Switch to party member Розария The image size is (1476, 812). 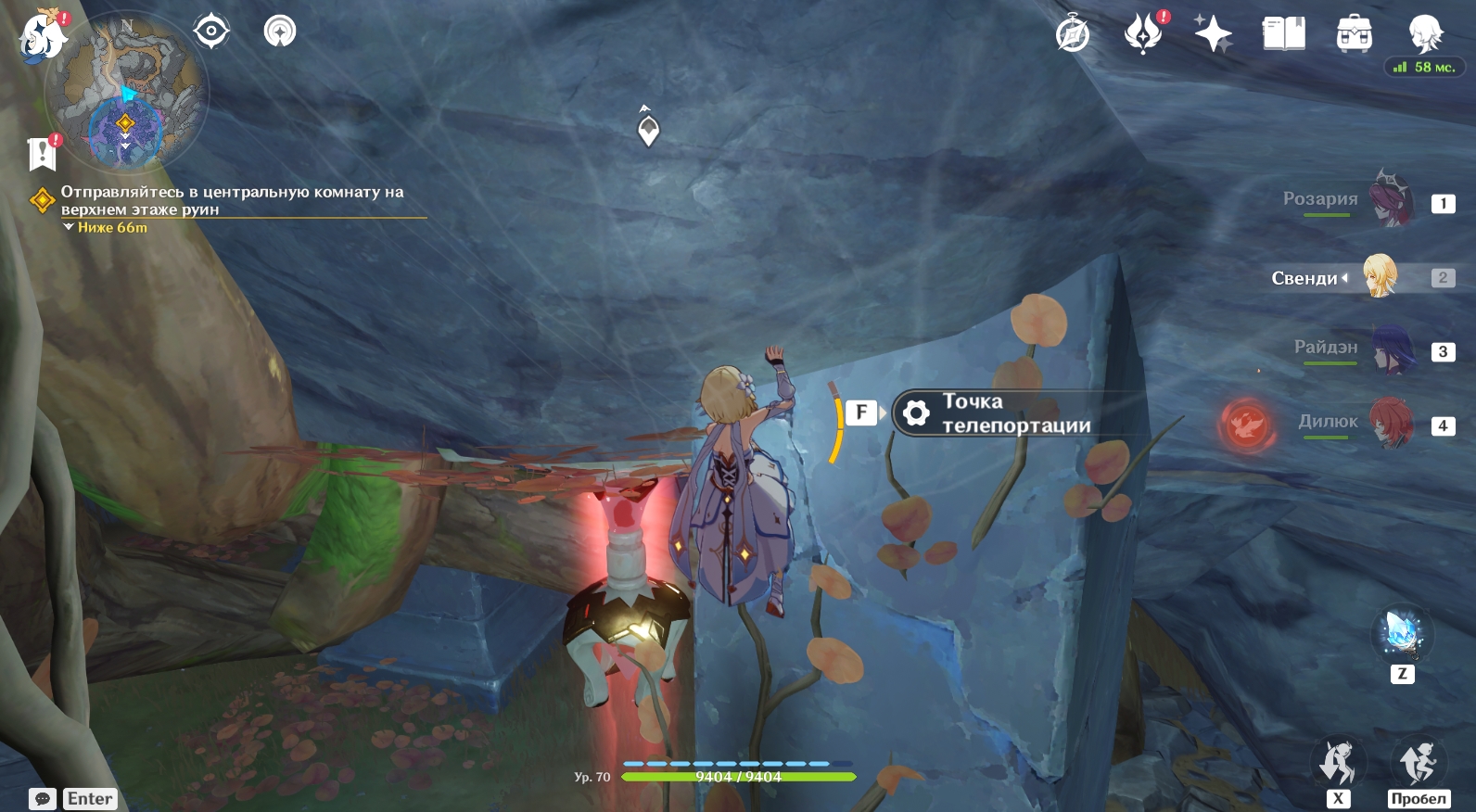pos(1391,201)
